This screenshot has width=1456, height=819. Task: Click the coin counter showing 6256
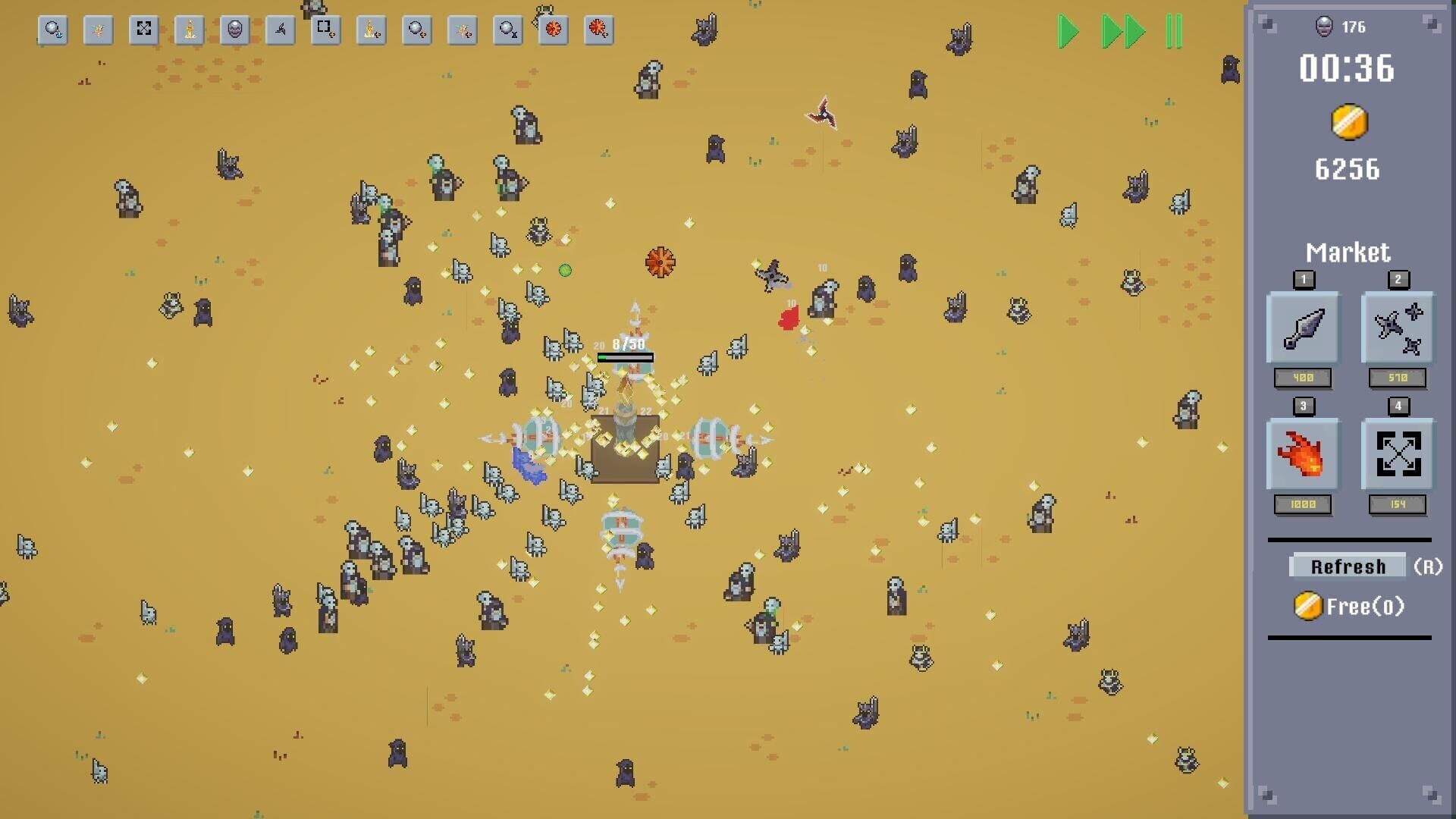point(1347,170)
